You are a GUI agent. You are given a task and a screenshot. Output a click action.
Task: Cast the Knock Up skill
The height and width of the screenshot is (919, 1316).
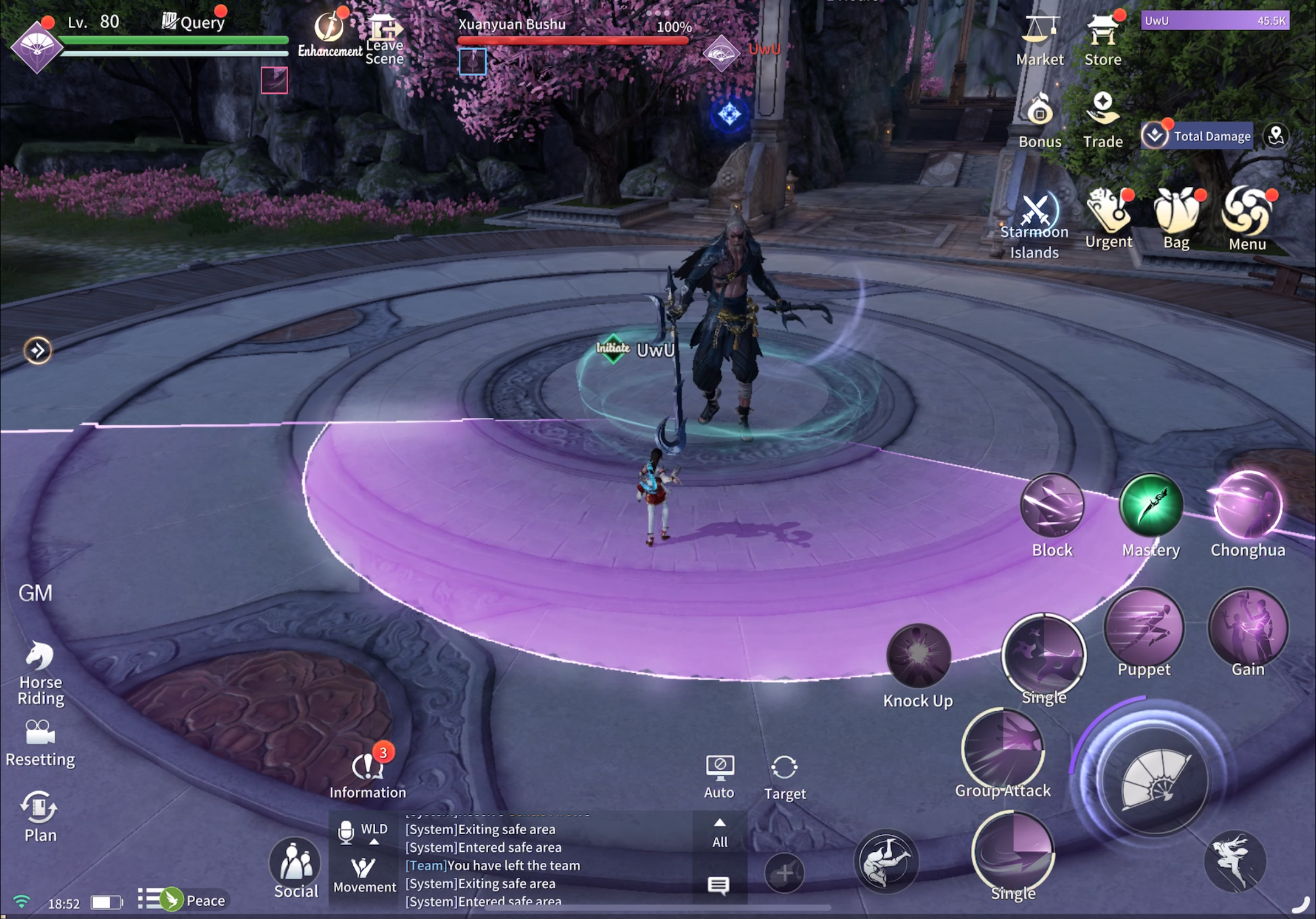(918, 656)
